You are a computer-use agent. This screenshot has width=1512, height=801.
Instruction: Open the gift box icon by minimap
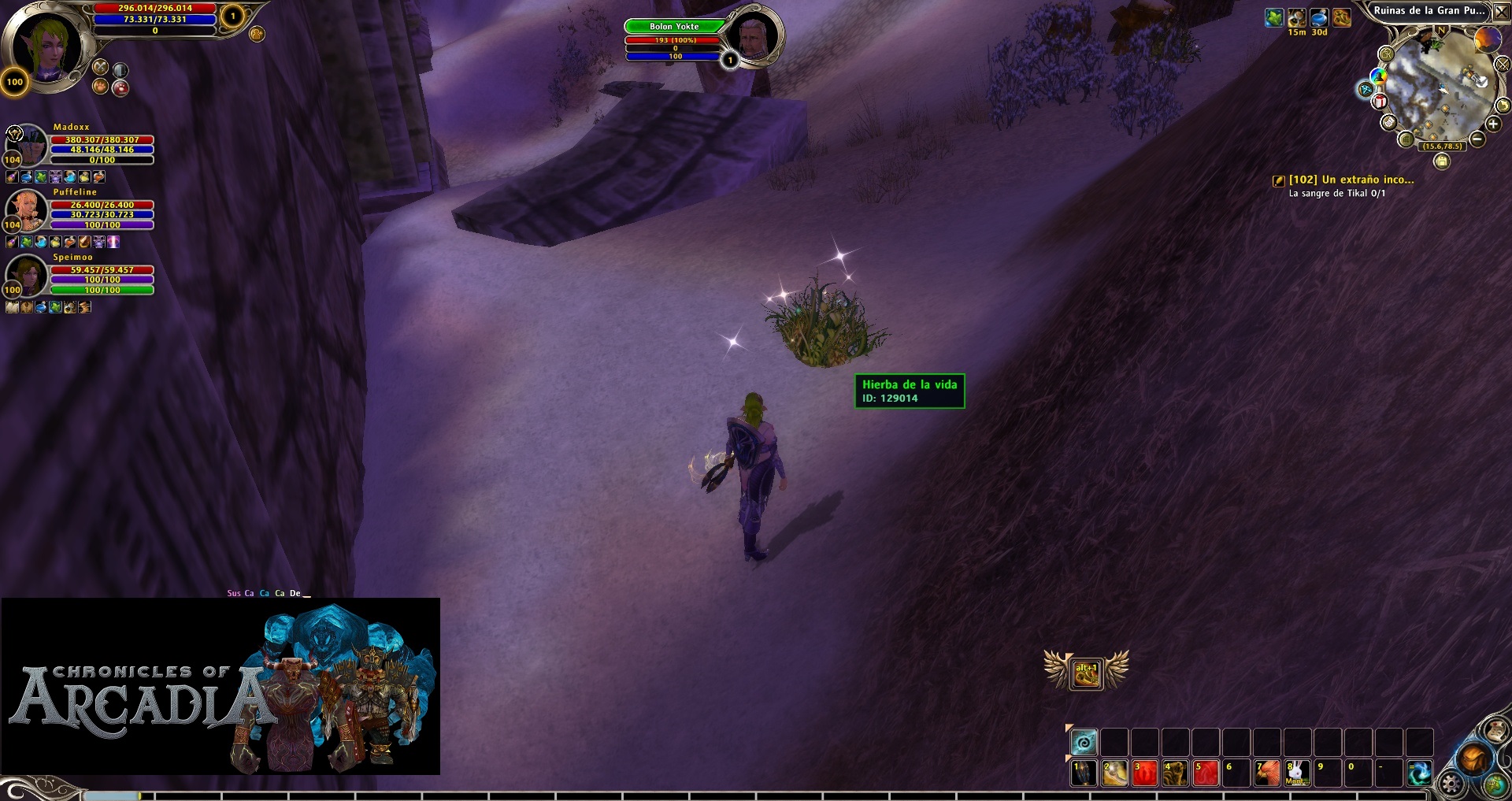coord(1380,101)
